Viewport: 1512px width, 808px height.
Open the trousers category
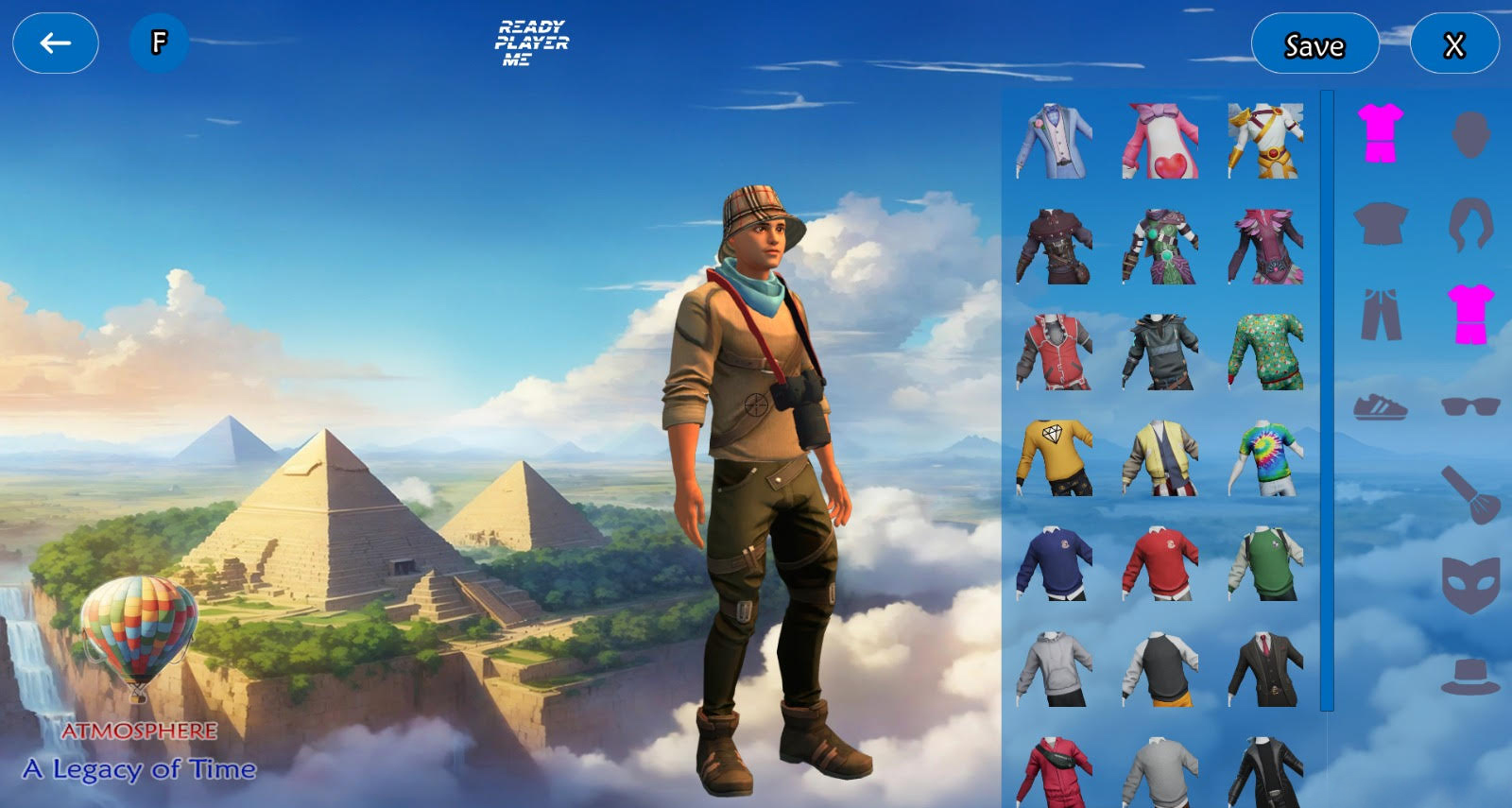pyautogui.click(x=1381, y=315)
